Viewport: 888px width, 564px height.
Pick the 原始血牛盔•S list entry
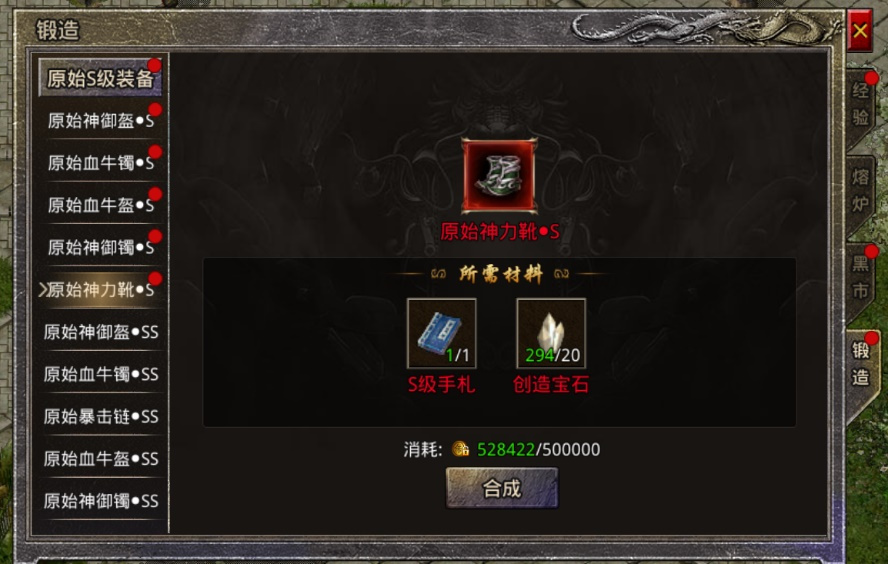tap(100, 205)
